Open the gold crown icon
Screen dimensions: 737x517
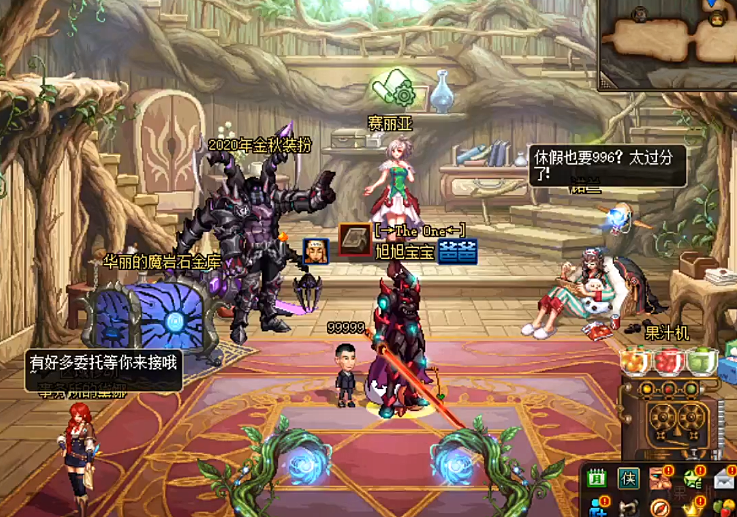pyautogui.click(x=692, y=507)
